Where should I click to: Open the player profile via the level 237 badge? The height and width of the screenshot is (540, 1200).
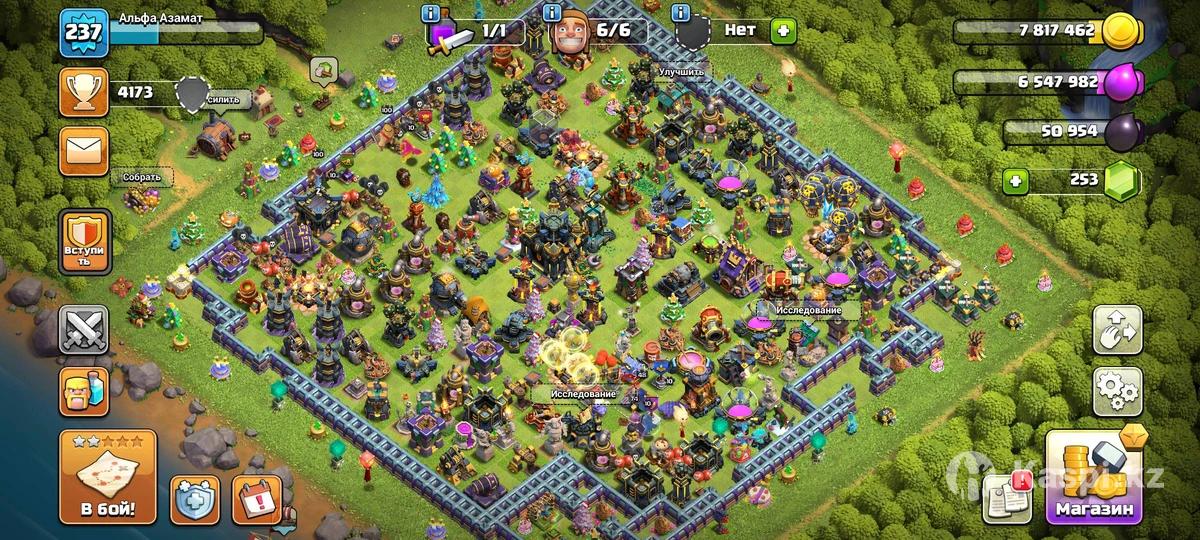83,34
